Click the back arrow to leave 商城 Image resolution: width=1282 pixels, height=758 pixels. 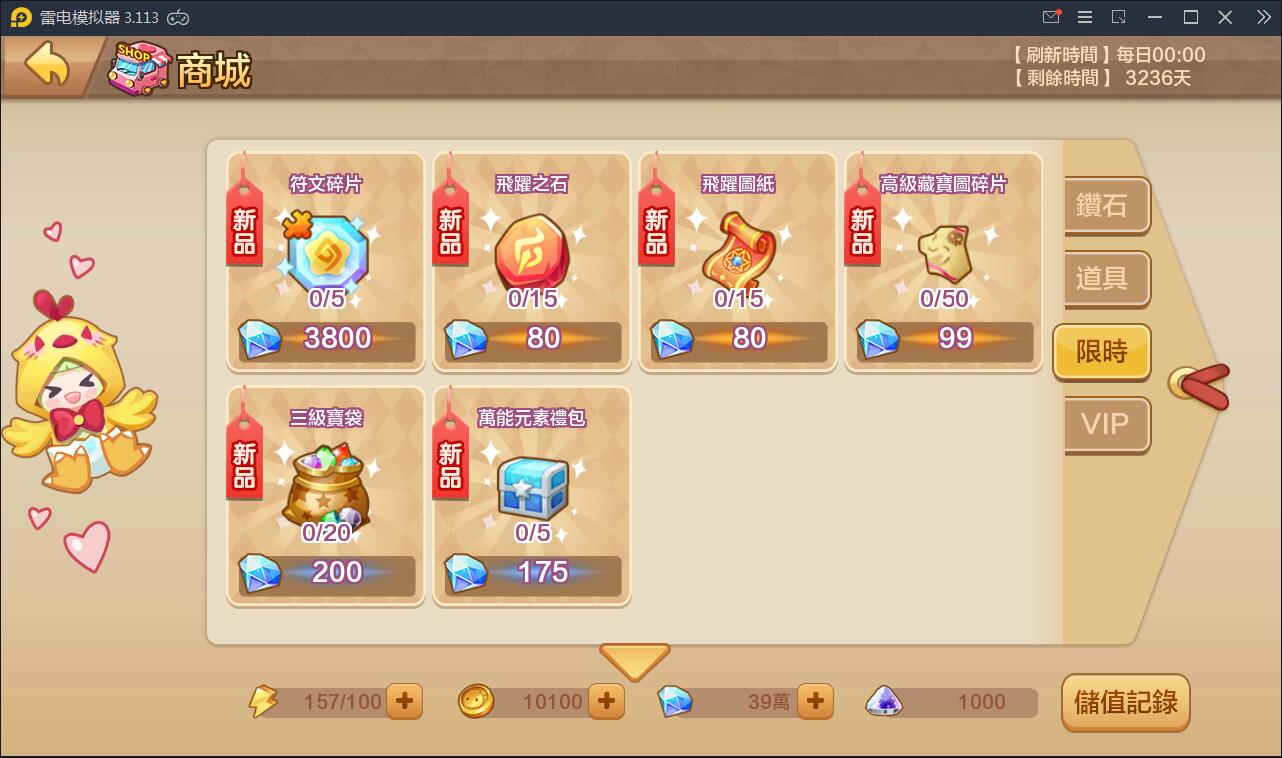(43, 63)
